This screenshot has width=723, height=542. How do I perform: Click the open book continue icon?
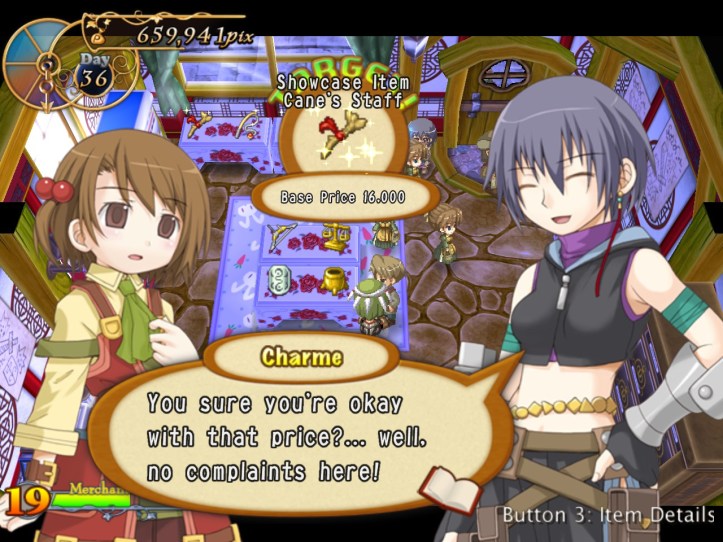(437, 489)
